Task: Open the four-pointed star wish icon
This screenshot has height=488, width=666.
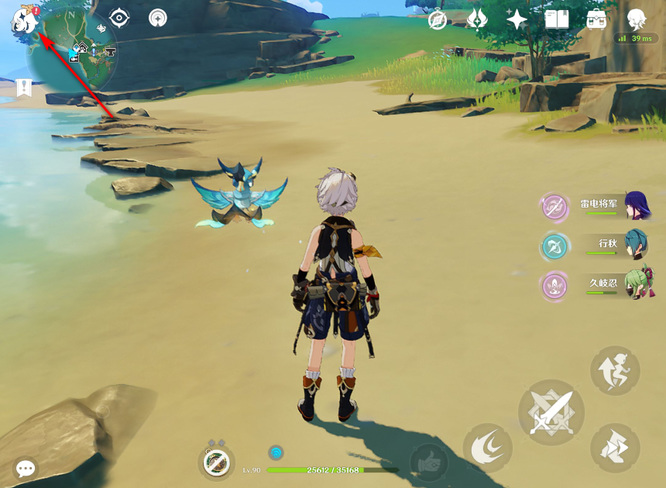Action: pyautogui.click(x=517, y=19)
